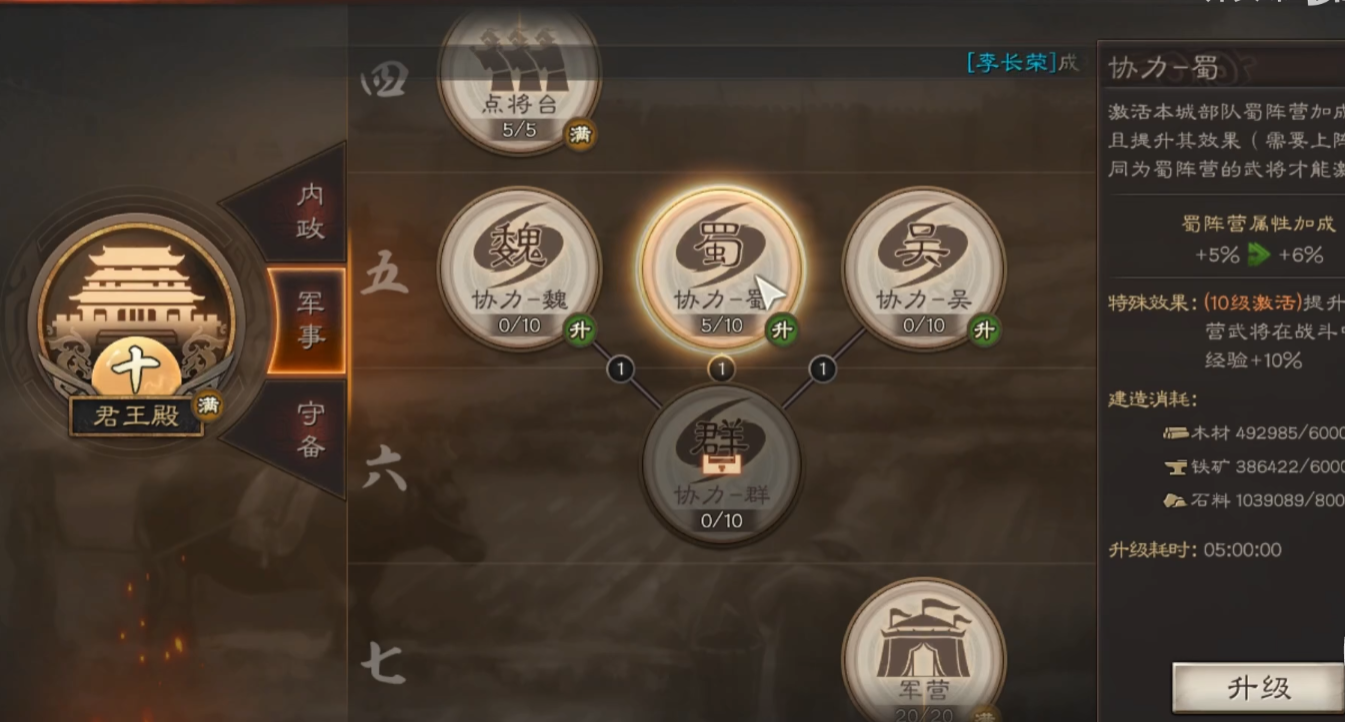This screenshot has width=1345, height=722.
Task: Tap green 升 badge on 协力-蜀
Action: (x=781, y=329)
